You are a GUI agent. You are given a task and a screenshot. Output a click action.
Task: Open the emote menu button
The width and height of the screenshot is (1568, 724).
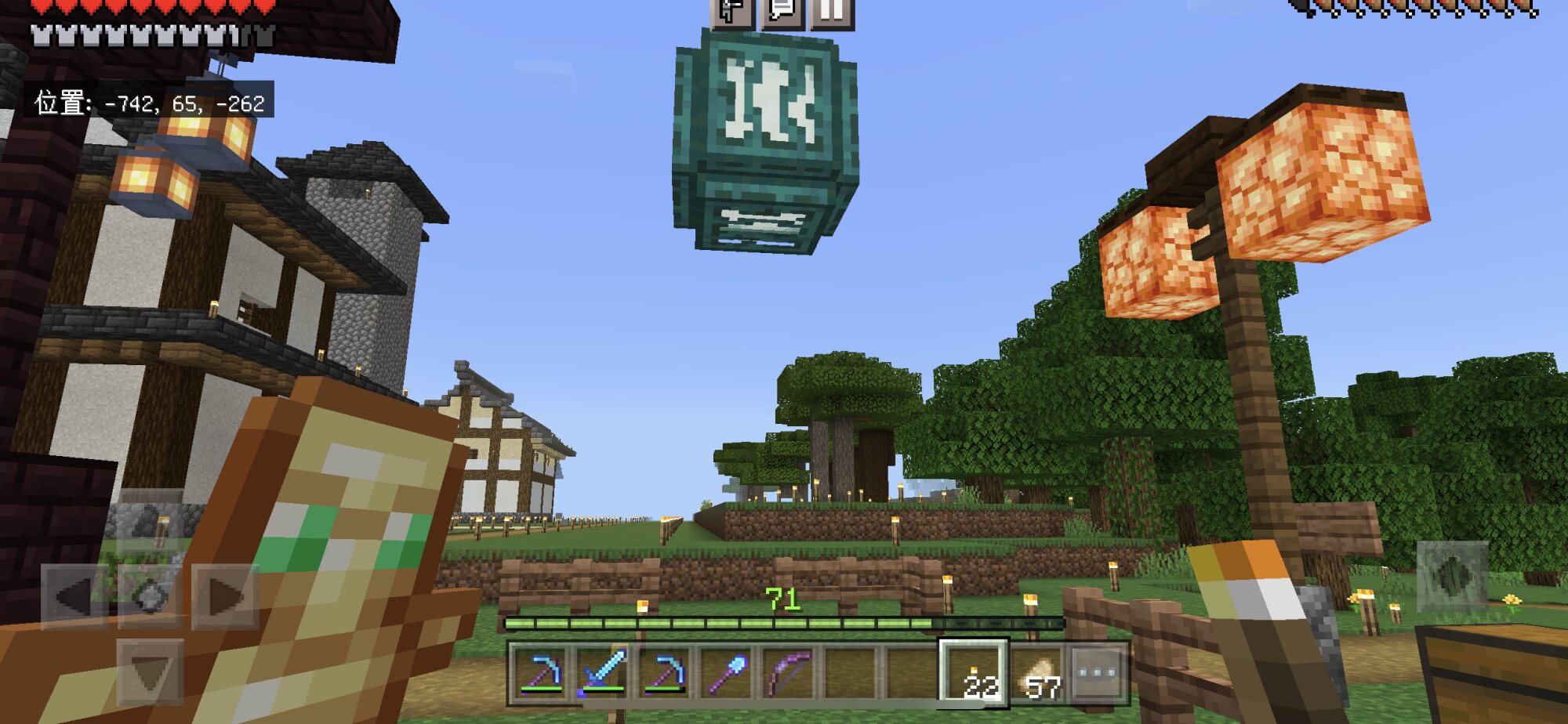pyautogui.click(x=732, y=12)
